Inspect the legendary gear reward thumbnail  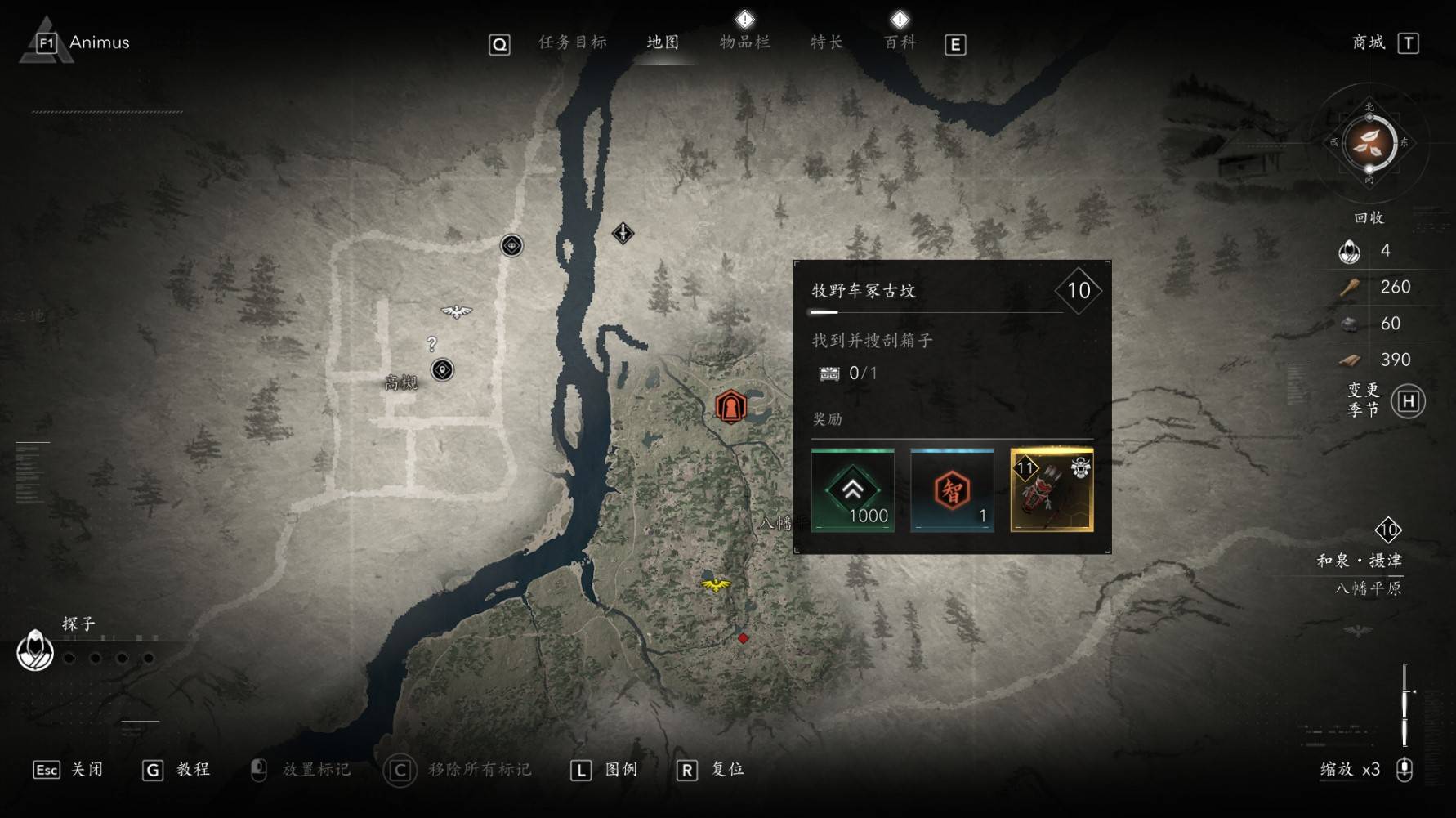(x=1052, y=490)
